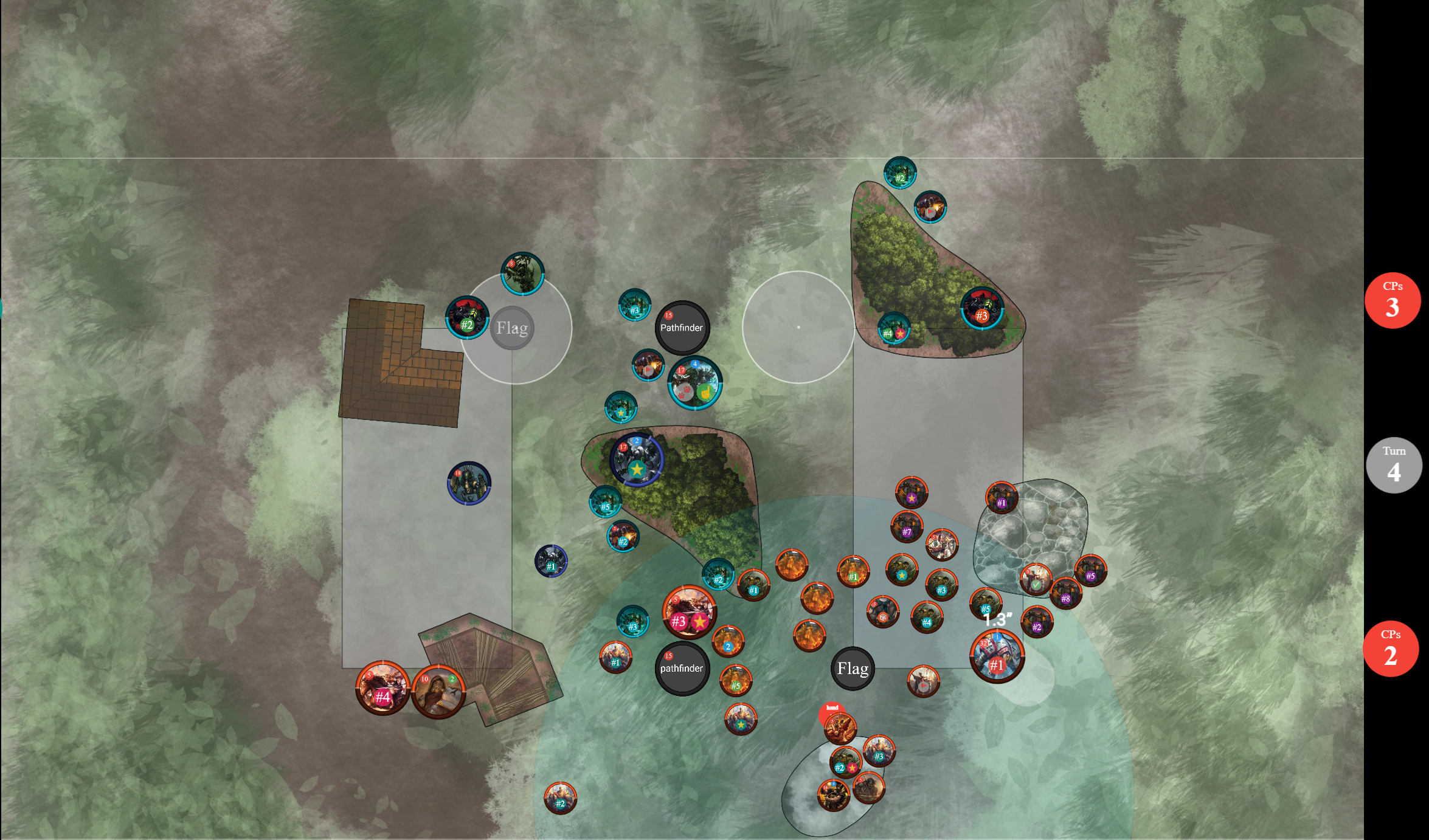
Task: Choose the blue-ringed armored token with gold star
Action: tap(636, 460)
